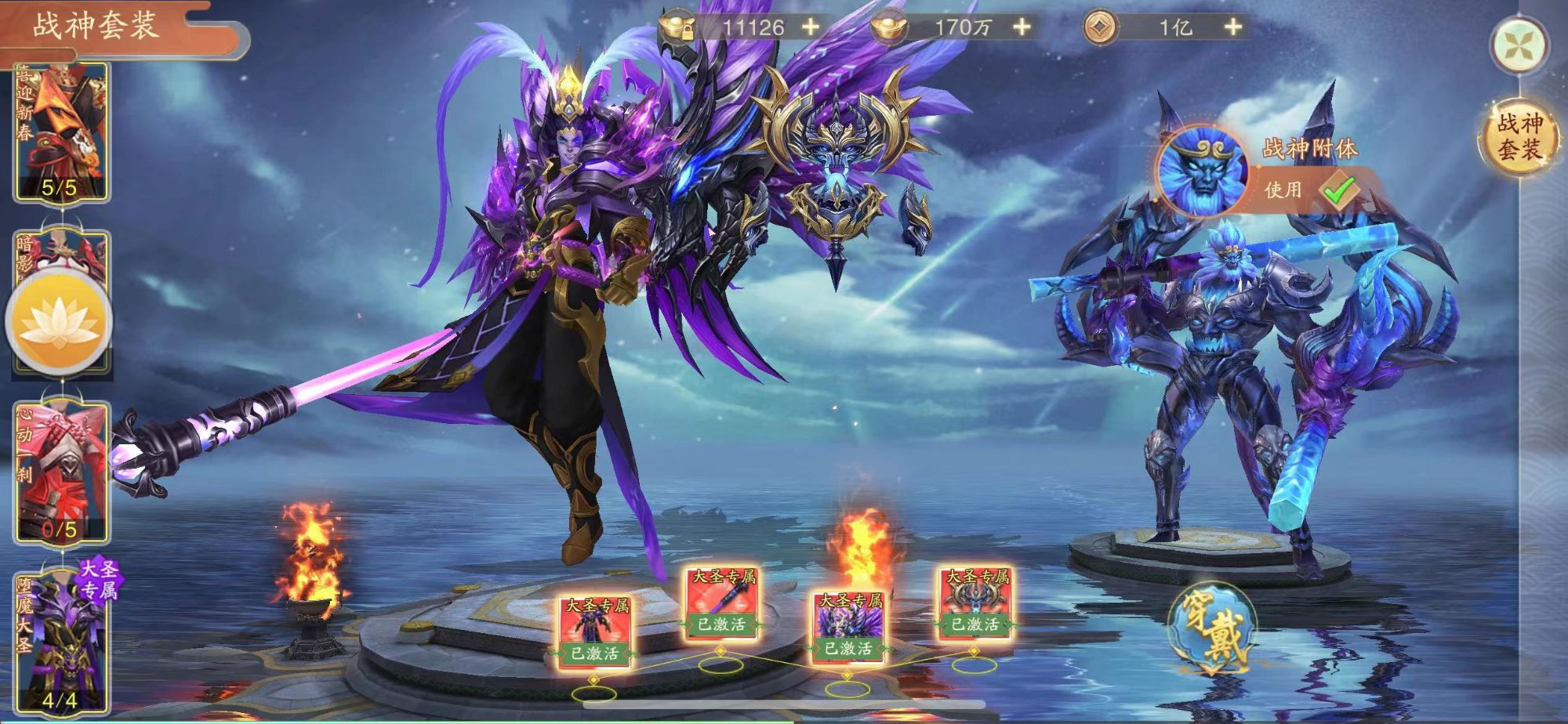1568x724 pixels.
Task: Select the 暗影 costume set
Action: click(61, 252)
